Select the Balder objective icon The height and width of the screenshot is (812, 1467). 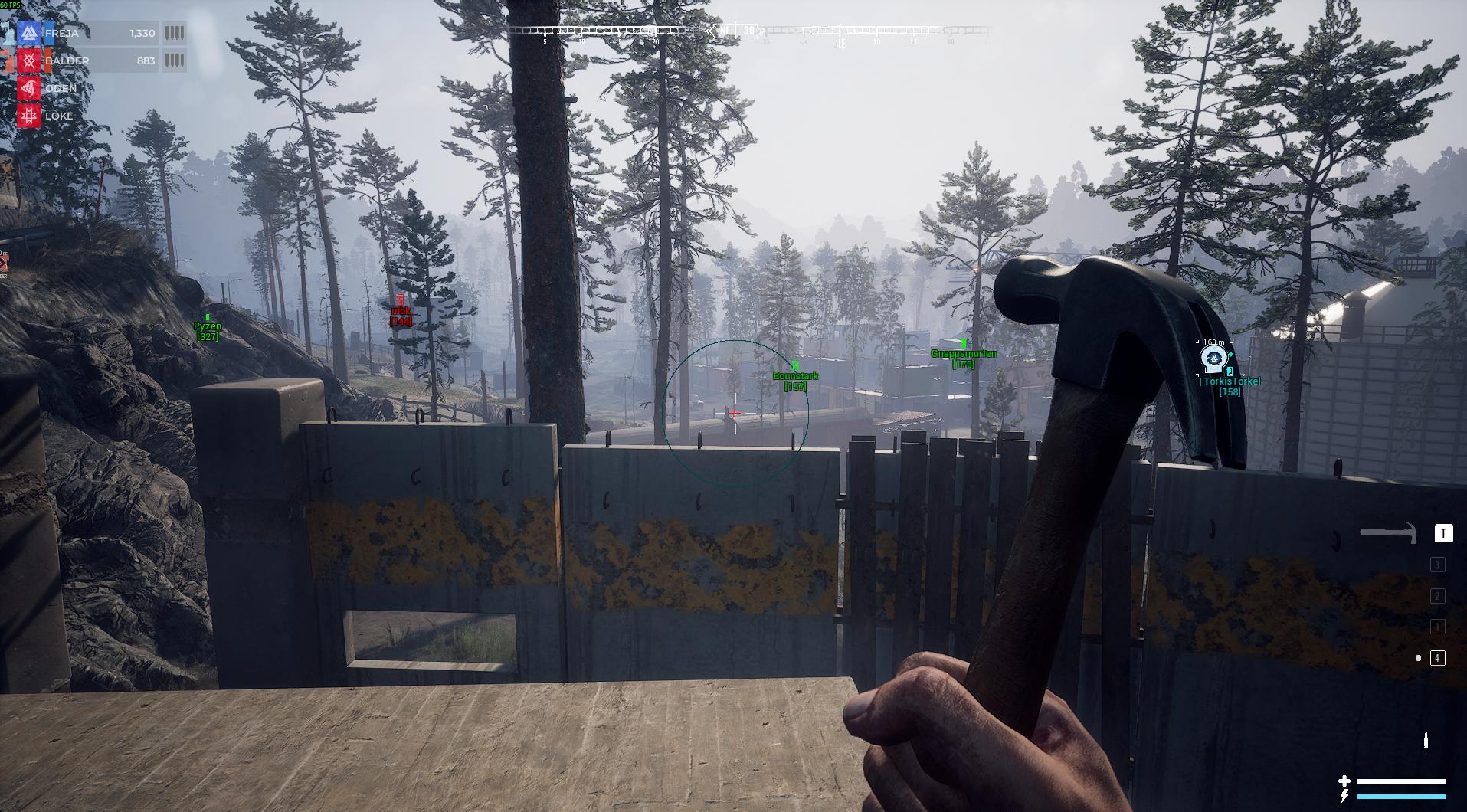click(29, 61)
